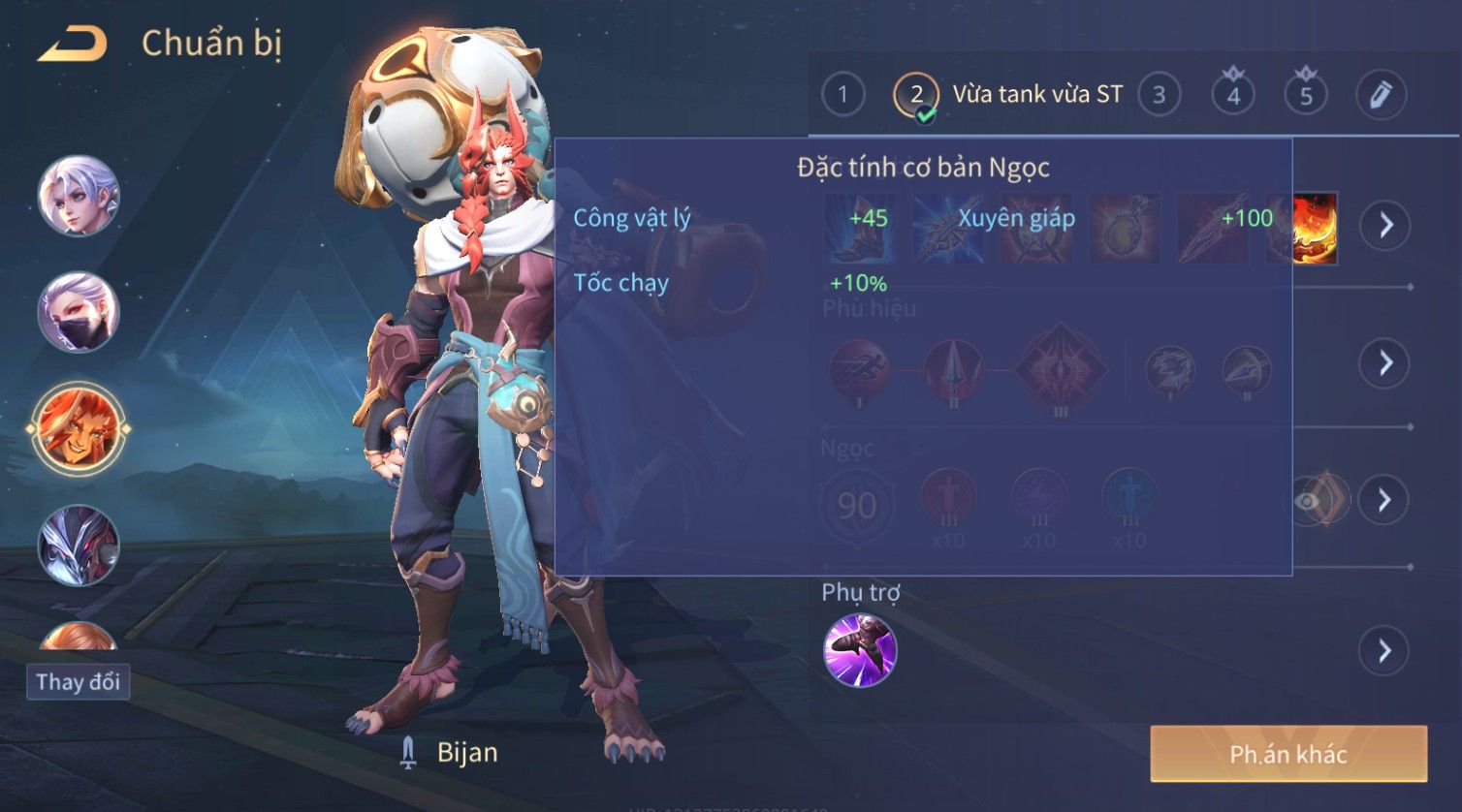This screenshot has width=1462, height=812.
Task: Edit preset name with pencil icon
Action: pos(1381,95)
